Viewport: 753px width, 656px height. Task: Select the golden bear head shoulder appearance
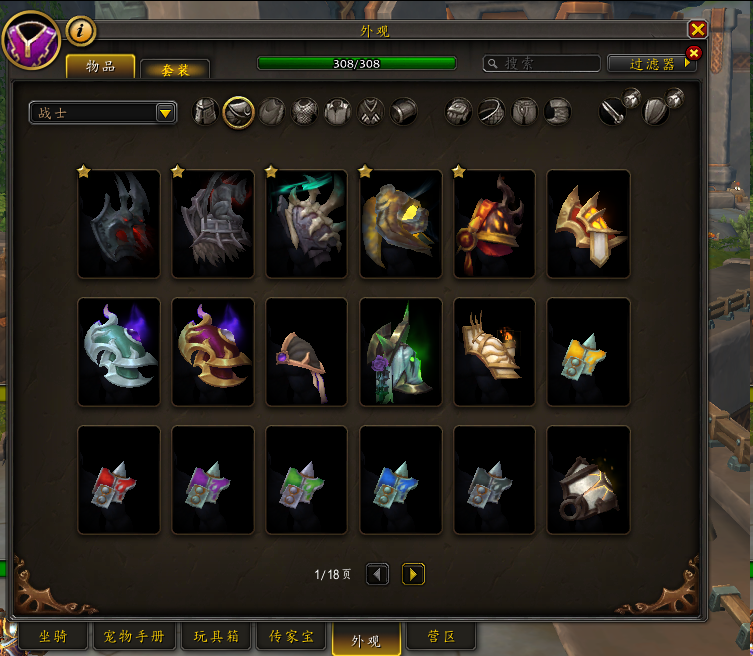point(401,224)
